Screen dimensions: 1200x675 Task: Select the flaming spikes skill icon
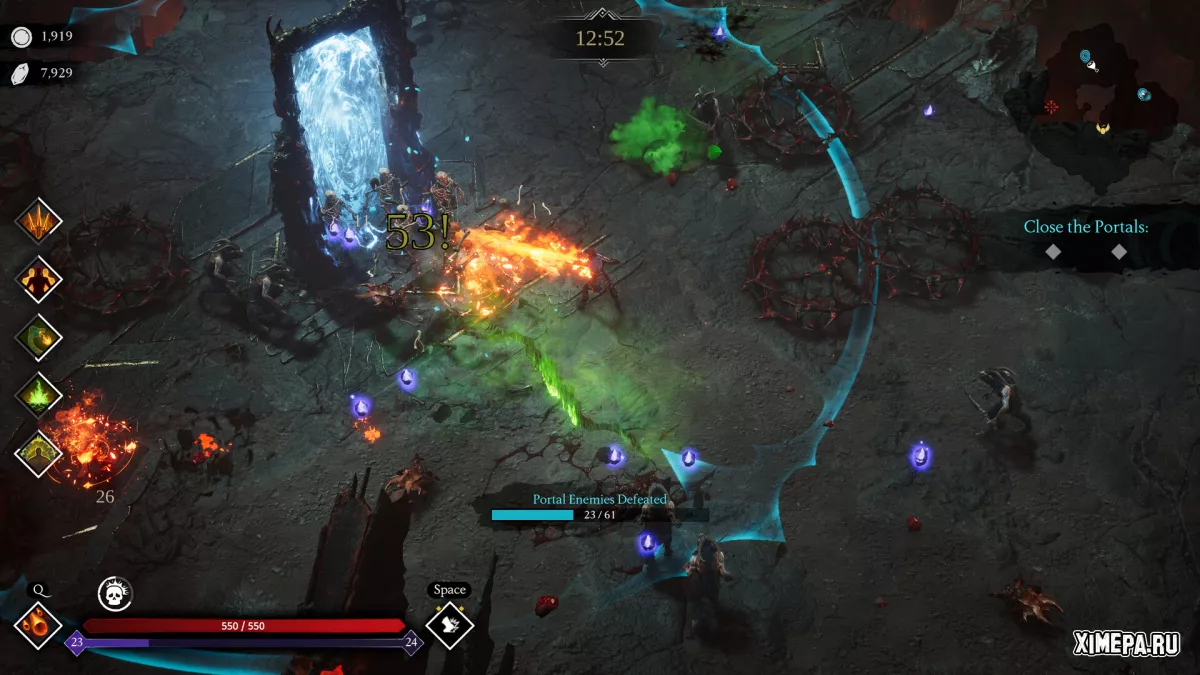[39, 221]
